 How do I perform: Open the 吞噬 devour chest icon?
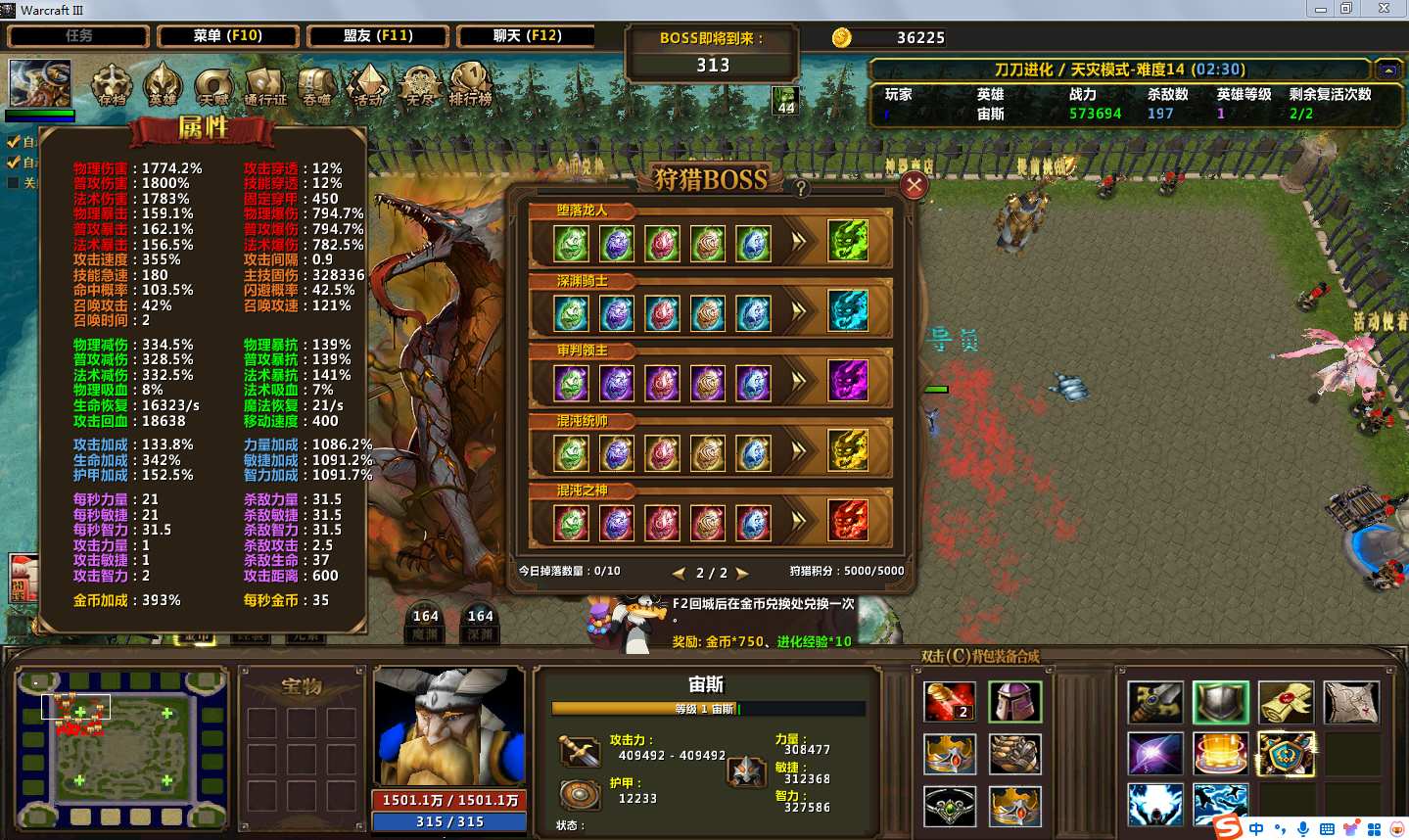(x=316, y=84)
